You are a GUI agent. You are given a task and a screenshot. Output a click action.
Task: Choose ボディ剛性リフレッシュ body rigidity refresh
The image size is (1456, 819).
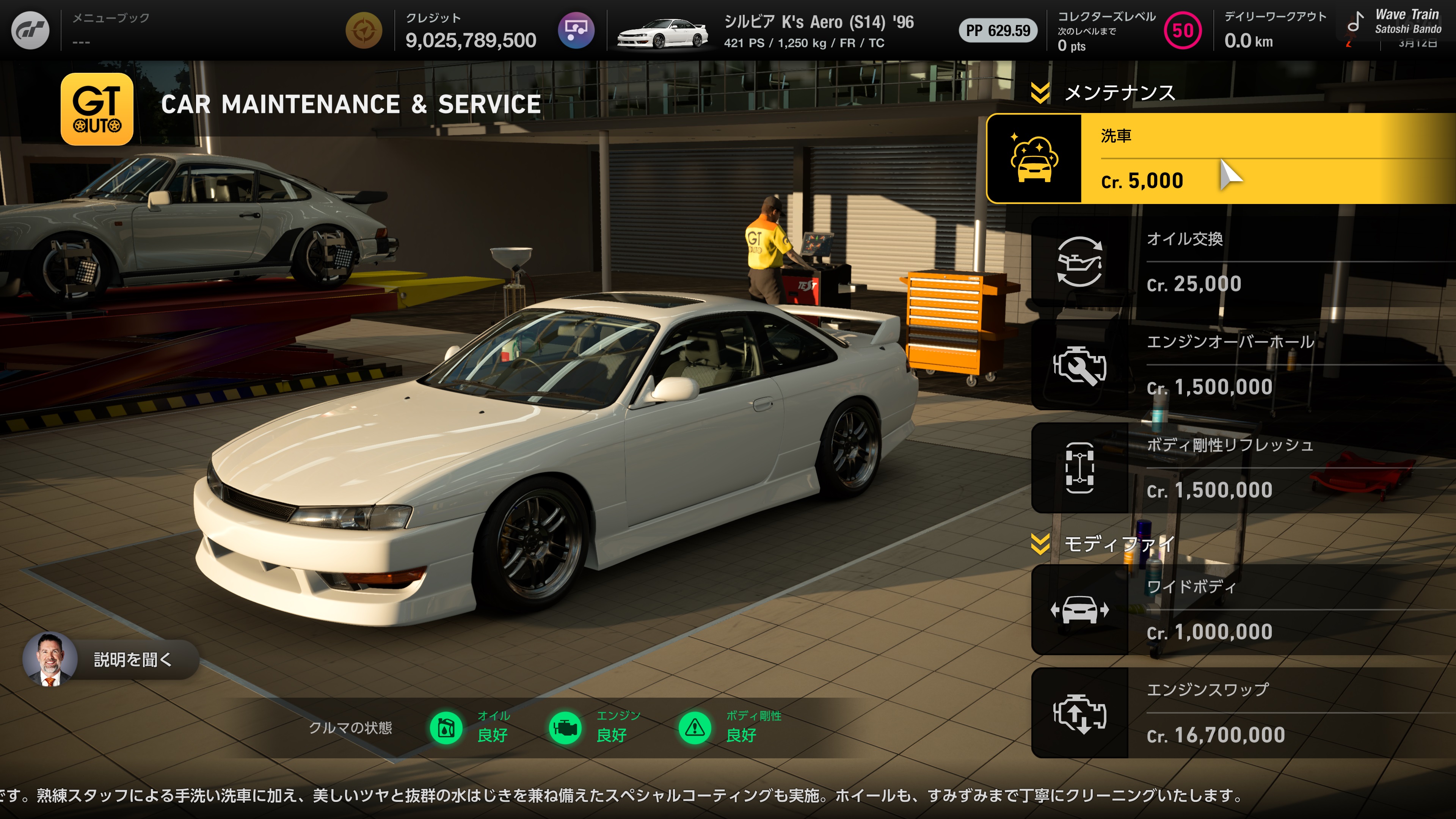coord(1244,468)
